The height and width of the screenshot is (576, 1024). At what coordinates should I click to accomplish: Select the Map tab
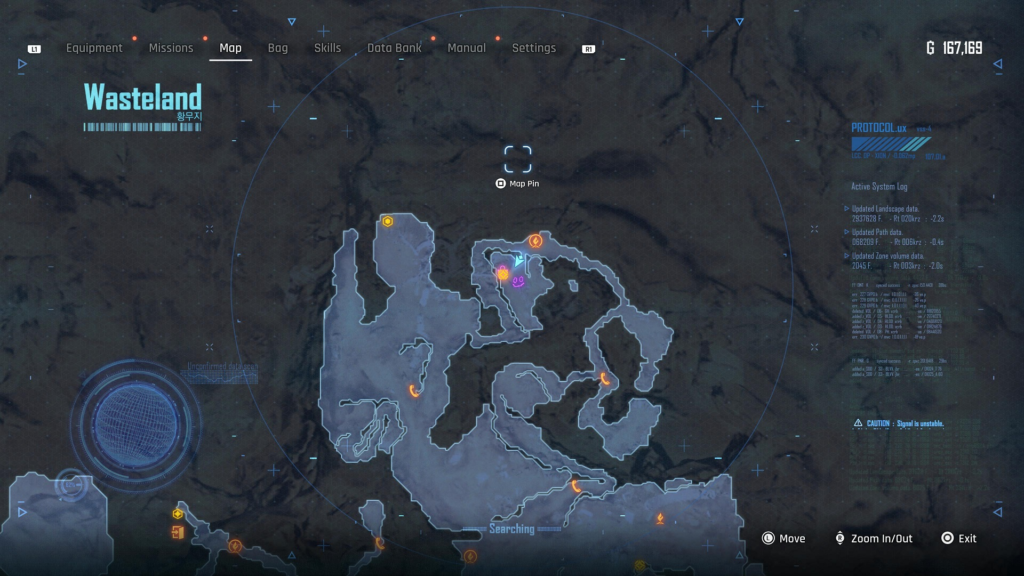point(230,48)
